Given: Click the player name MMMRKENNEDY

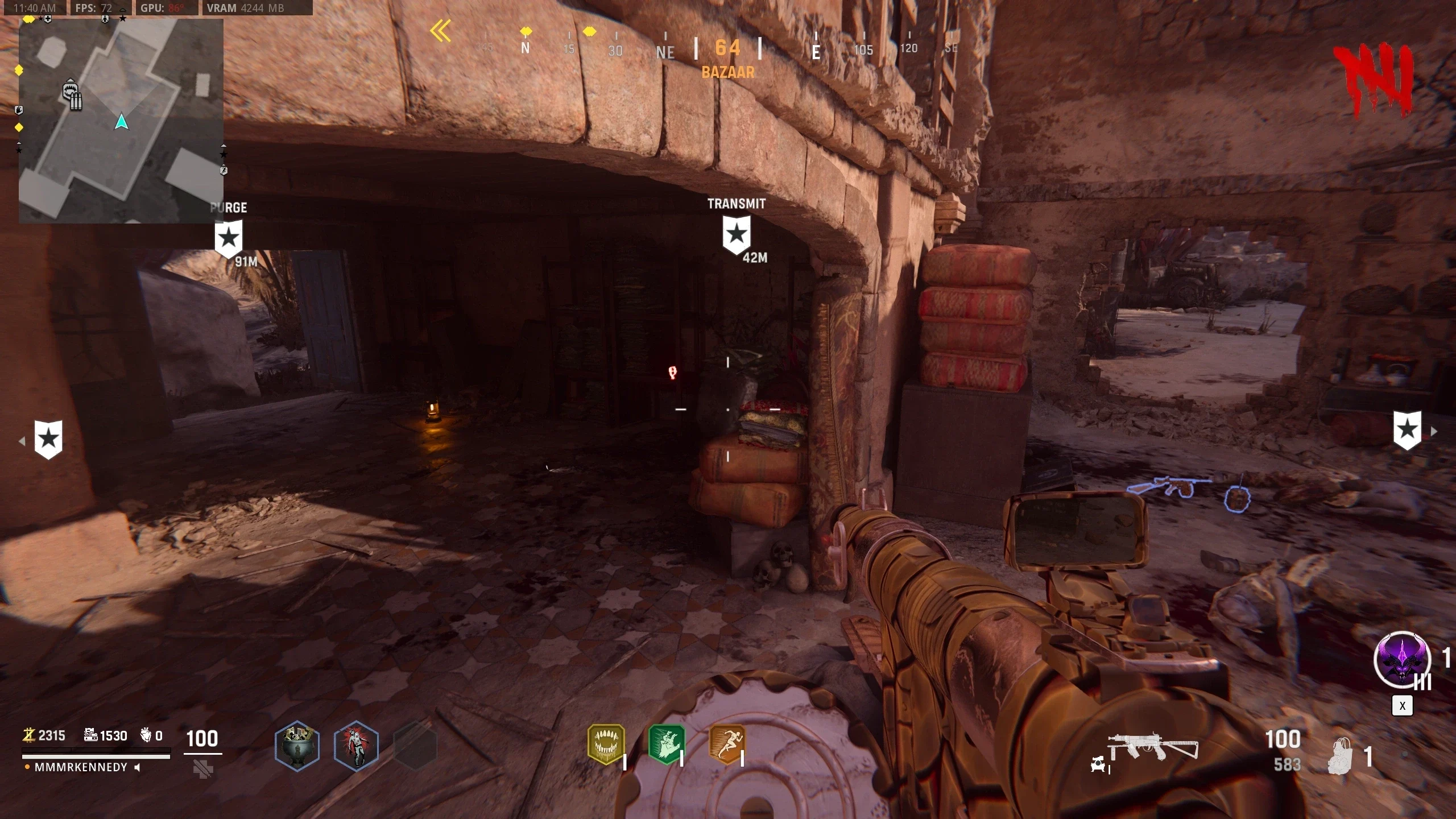Looking at the screenshot, I should tap(81, 767).
